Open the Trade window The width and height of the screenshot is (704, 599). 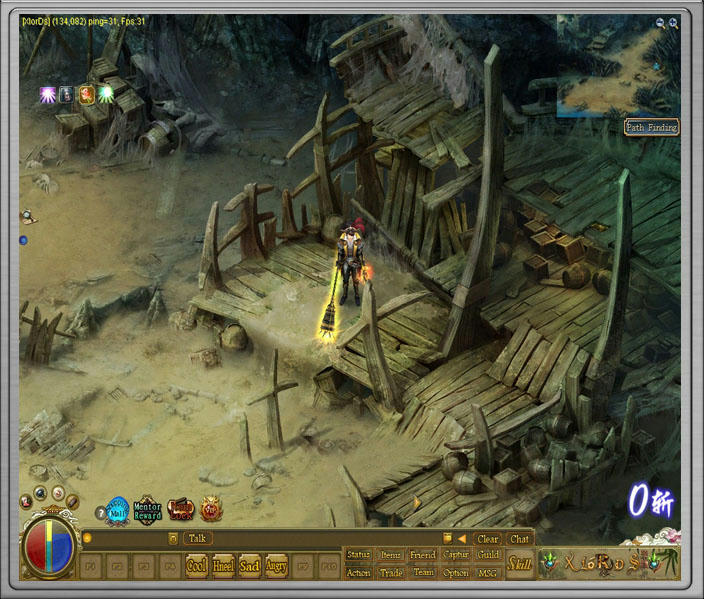[391, 573]
